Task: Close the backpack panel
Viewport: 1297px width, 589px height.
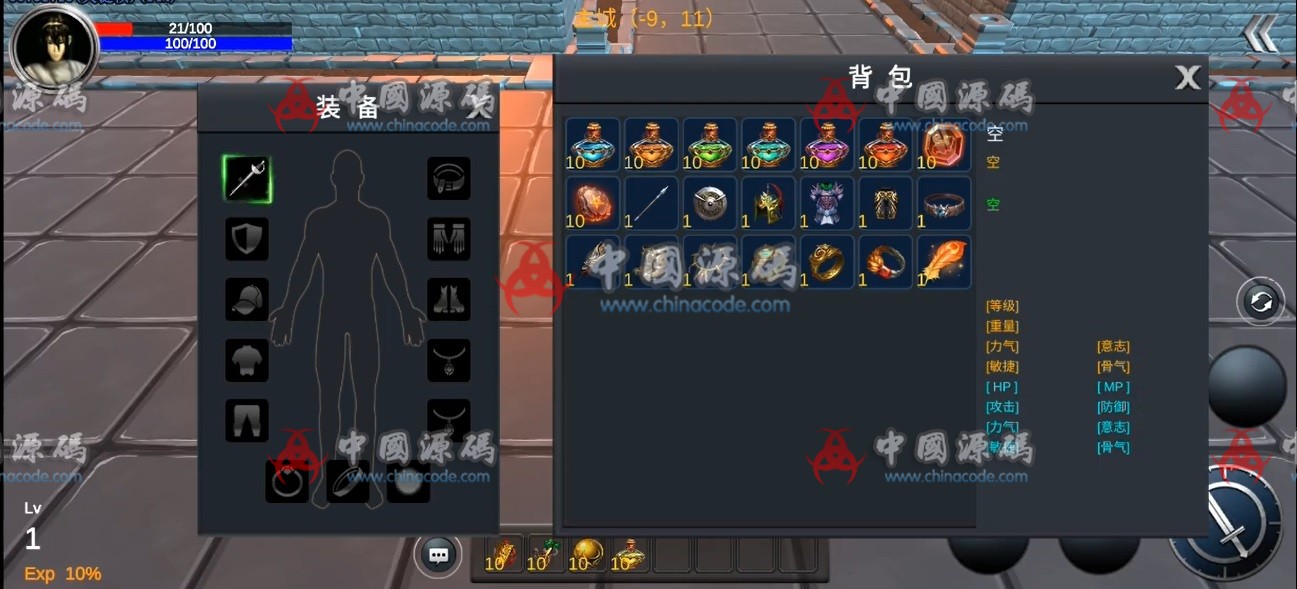Action: tap(1187, 77)
